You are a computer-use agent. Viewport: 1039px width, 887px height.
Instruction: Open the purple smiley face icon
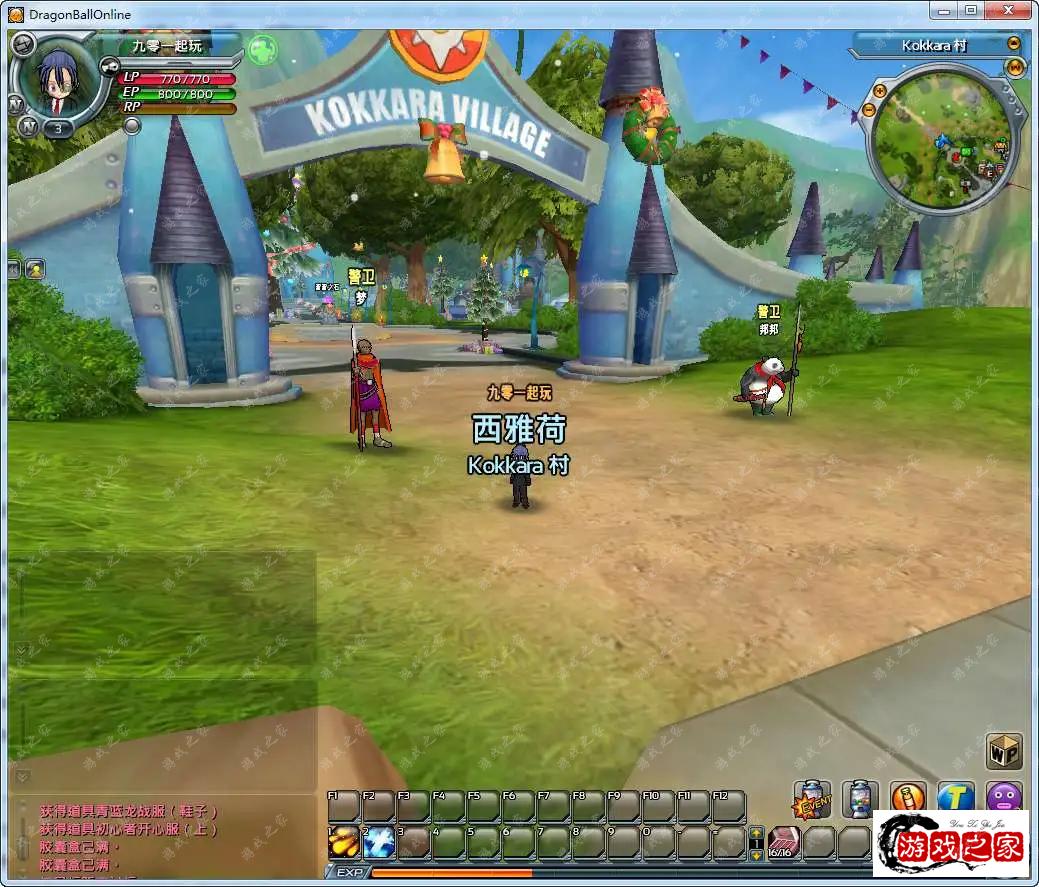[1004, 799]
